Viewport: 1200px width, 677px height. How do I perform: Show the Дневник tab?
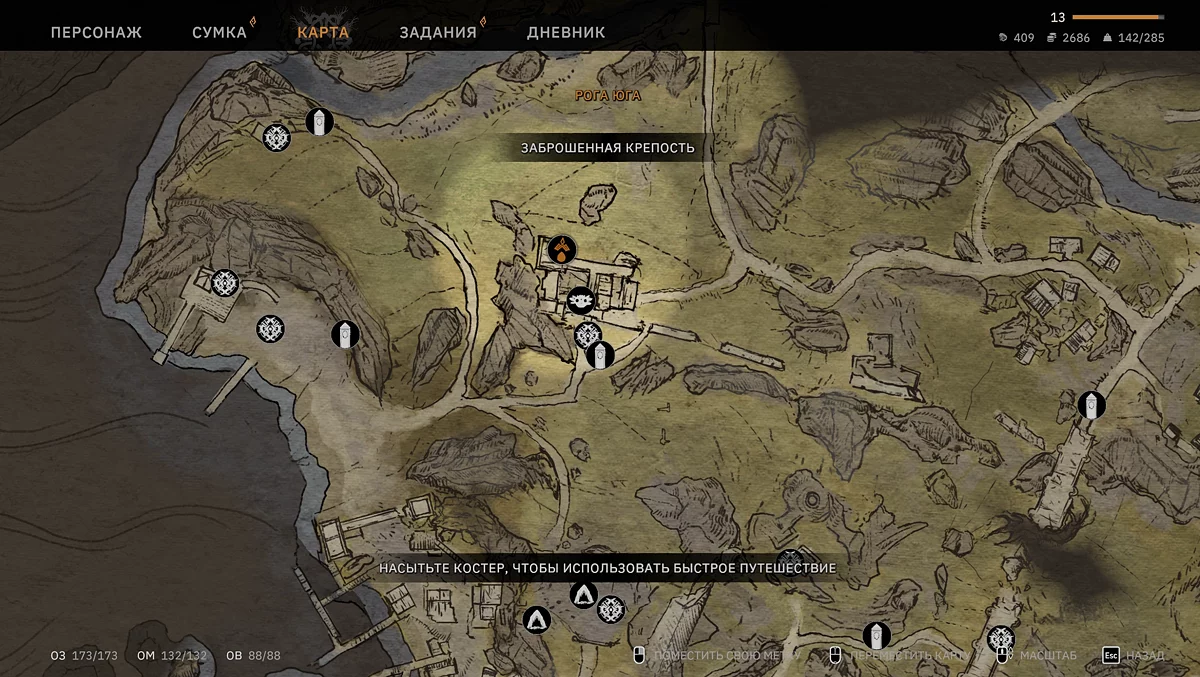click(566, 32)
